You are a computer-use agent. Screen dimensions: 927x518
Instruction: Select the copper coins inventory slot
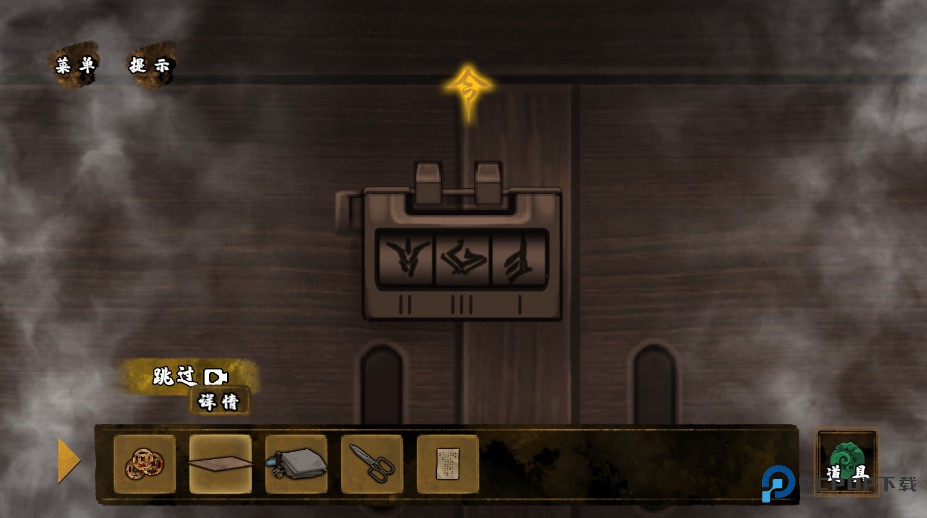144,464
